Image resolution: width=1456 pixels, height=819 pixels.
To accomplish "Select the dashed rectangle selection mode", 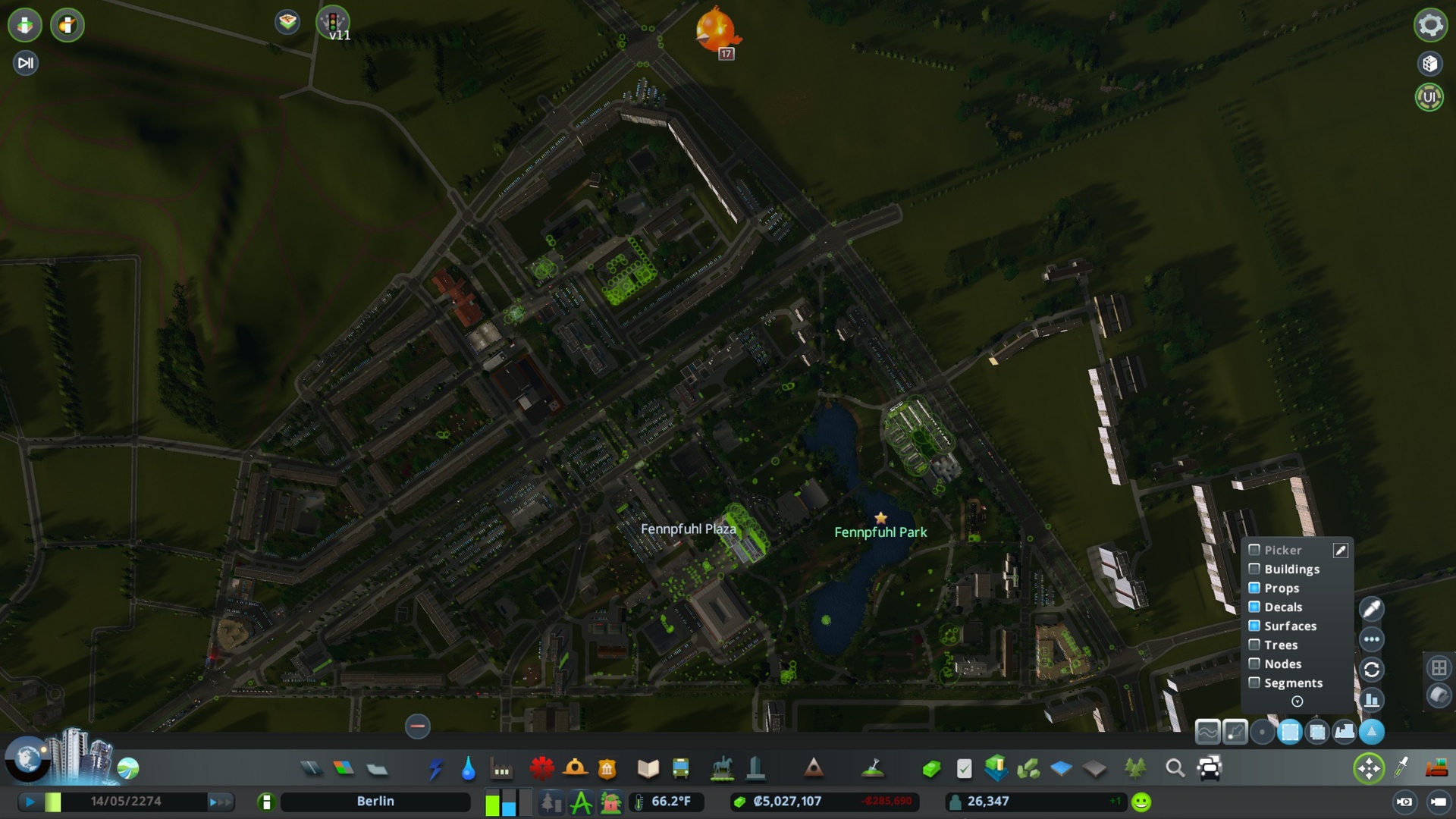I will pyautogui.click(x=1290, y=731).
